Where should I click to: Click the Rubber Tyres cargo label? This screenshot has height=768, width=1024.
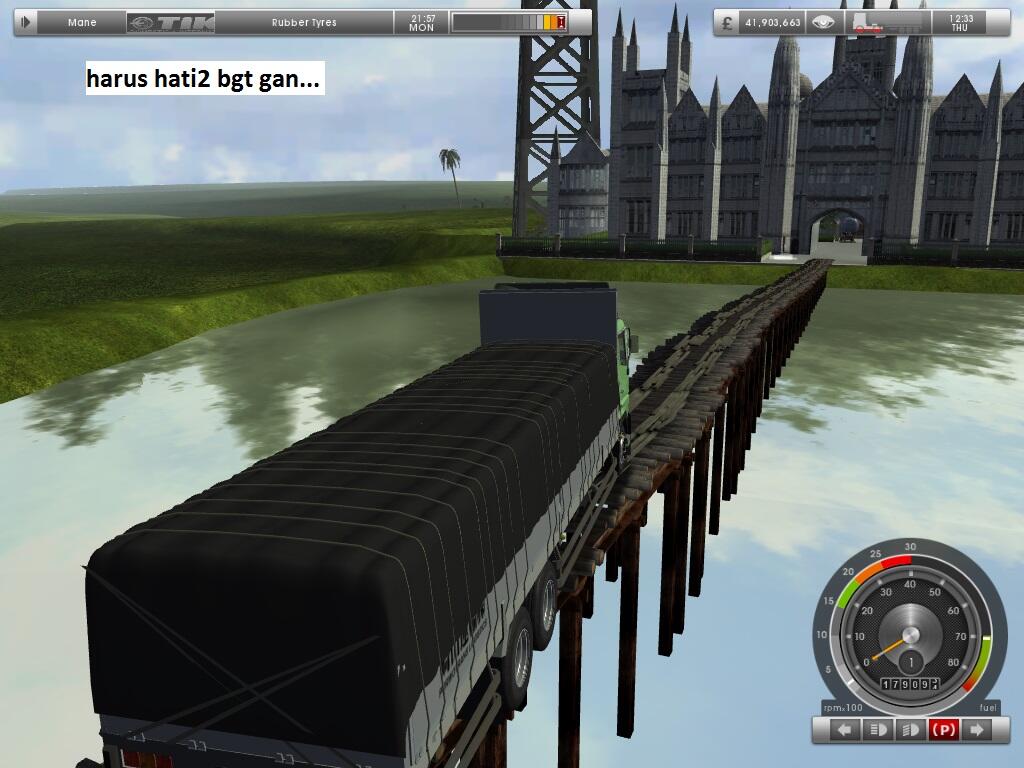[x=304, y=22]
